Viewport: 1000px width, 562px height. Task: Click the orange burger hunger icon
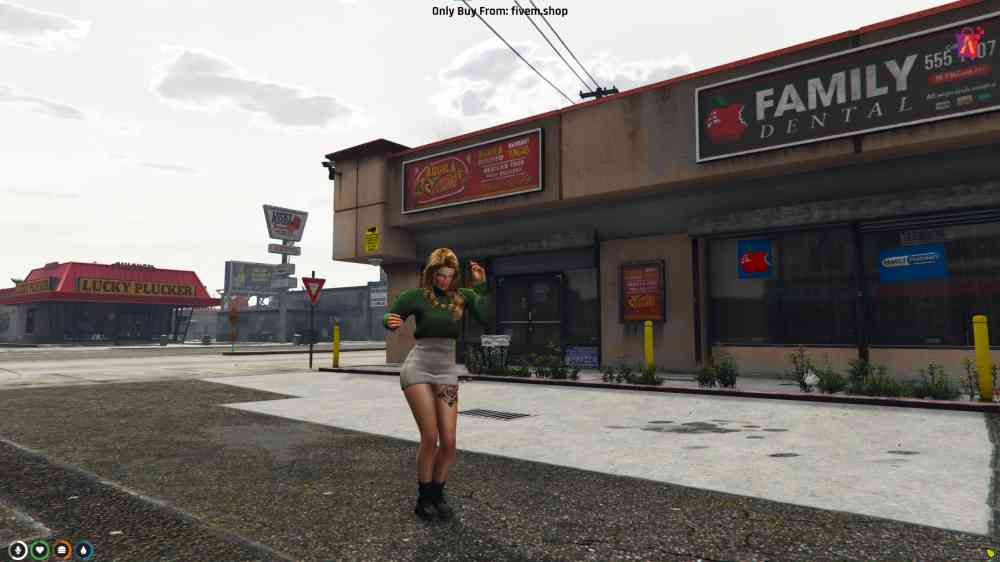(62, 550)
